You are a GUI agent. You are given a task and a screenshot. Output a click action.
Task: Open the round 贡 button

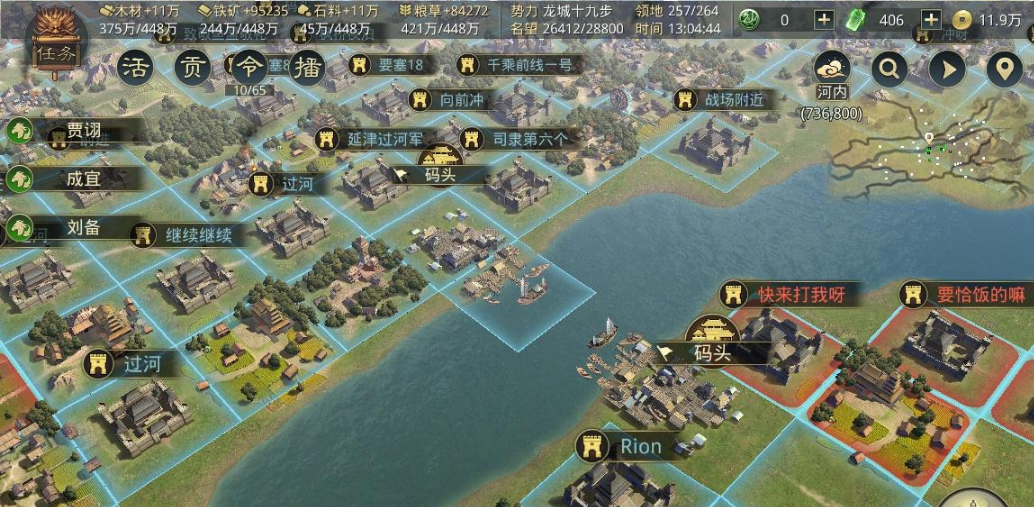pyautogui.click(x=192, y=68)
